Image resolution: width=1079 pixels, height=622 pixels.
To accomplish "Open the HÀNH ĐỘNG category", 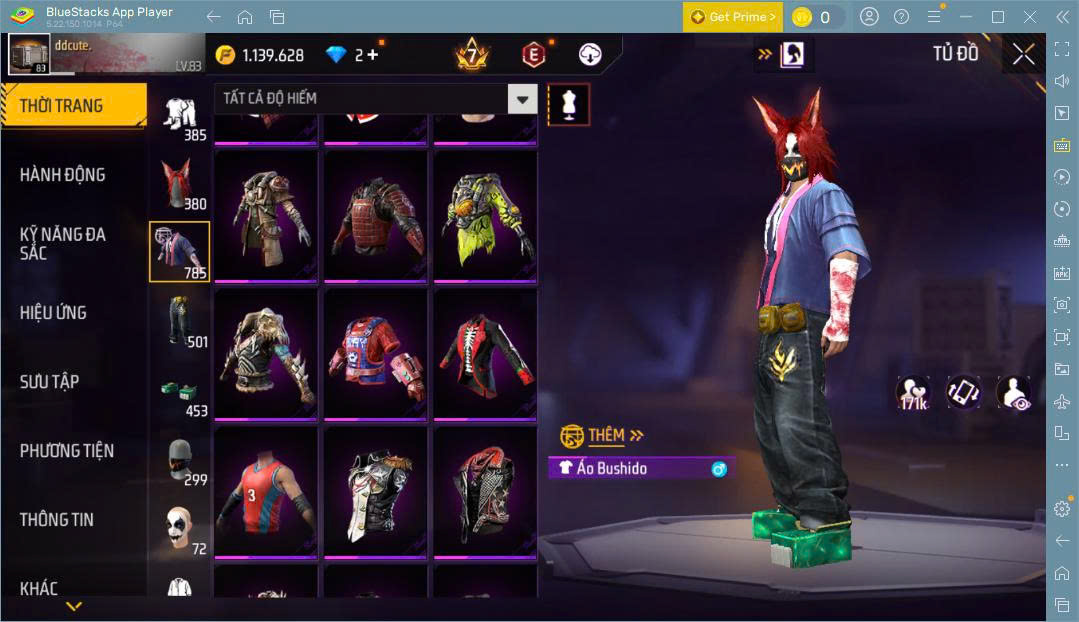I will coord(63,175).
